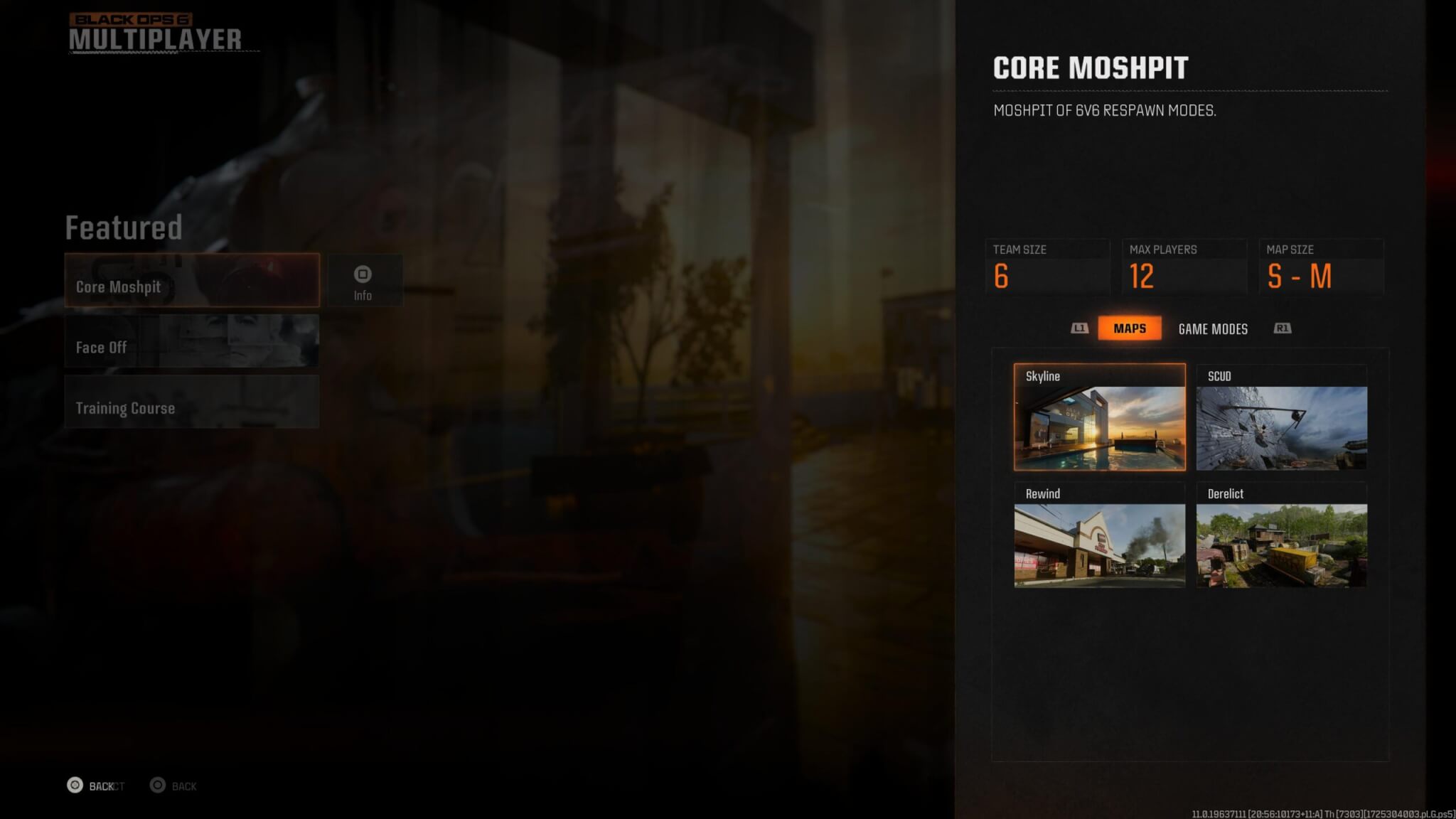The image size is (1456, 819).
Task: Choose the Derelict map thumbnail
Action: [x=1281, y=535]
